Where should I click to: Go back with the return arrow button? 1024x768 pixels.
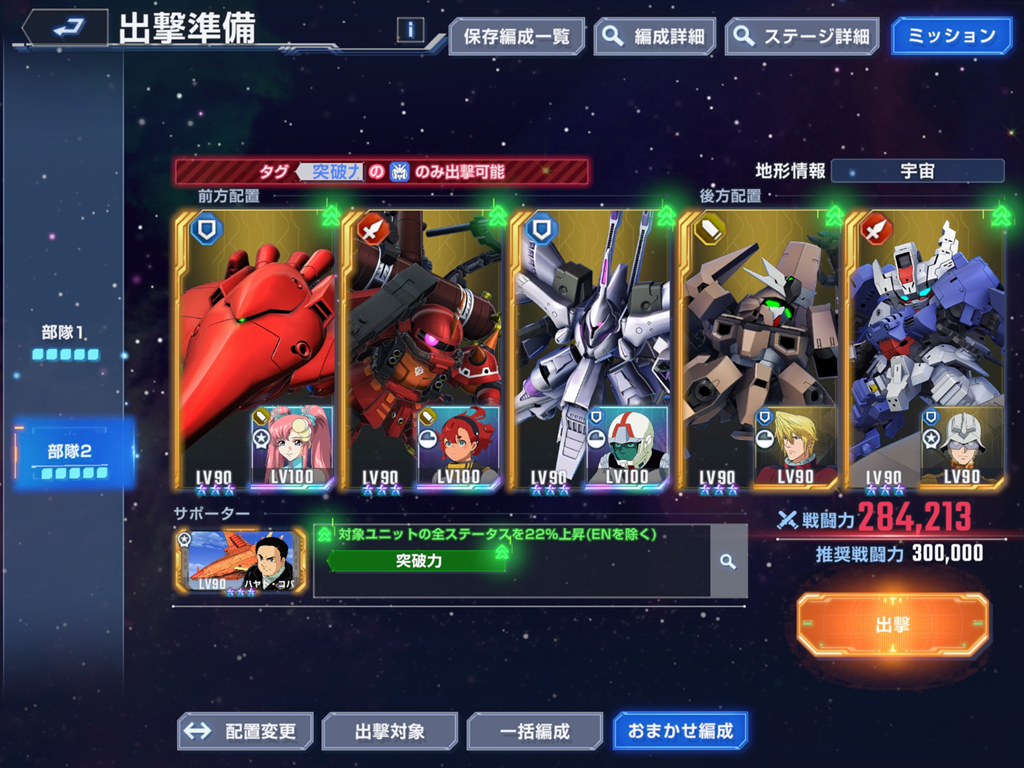[x=66, y=28]
